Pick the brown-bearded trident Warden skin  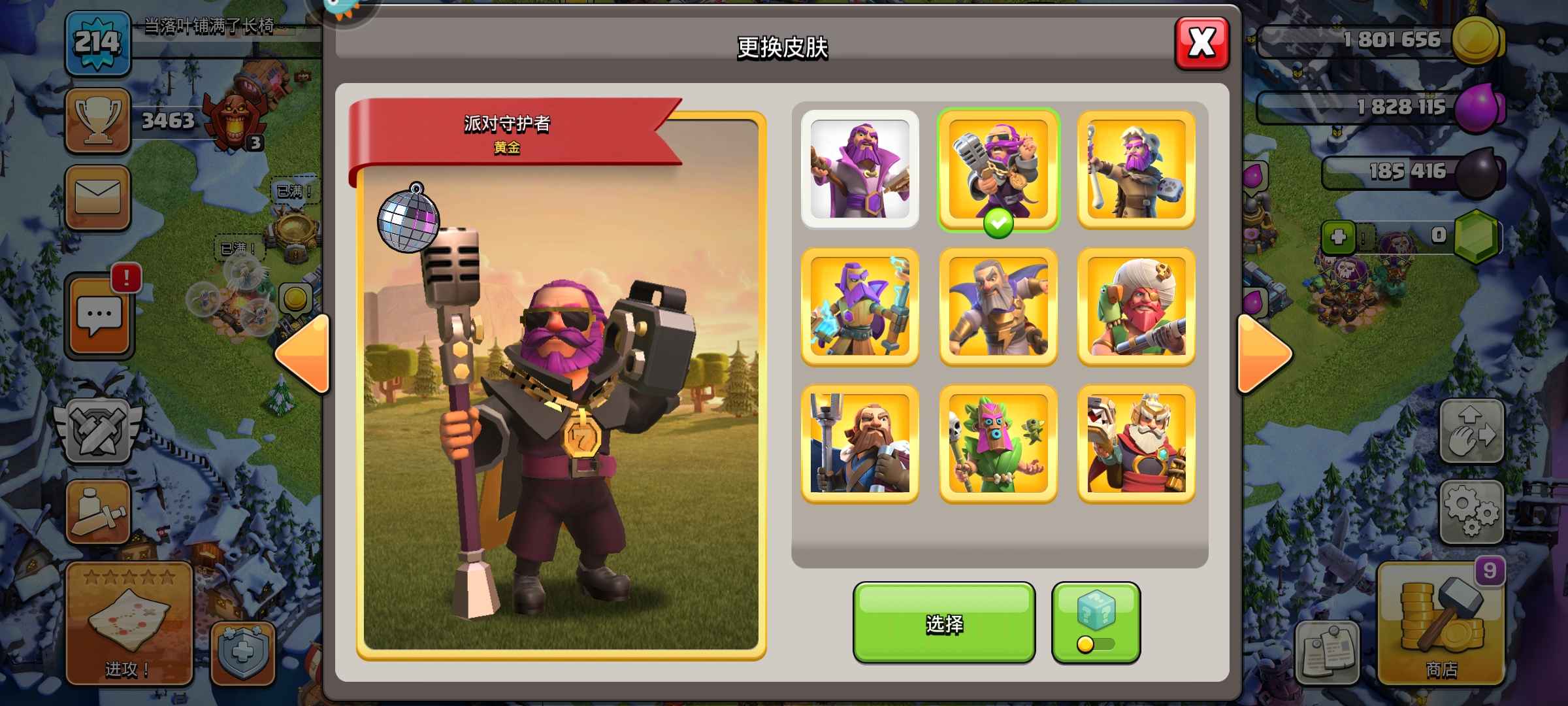(860, 443)
